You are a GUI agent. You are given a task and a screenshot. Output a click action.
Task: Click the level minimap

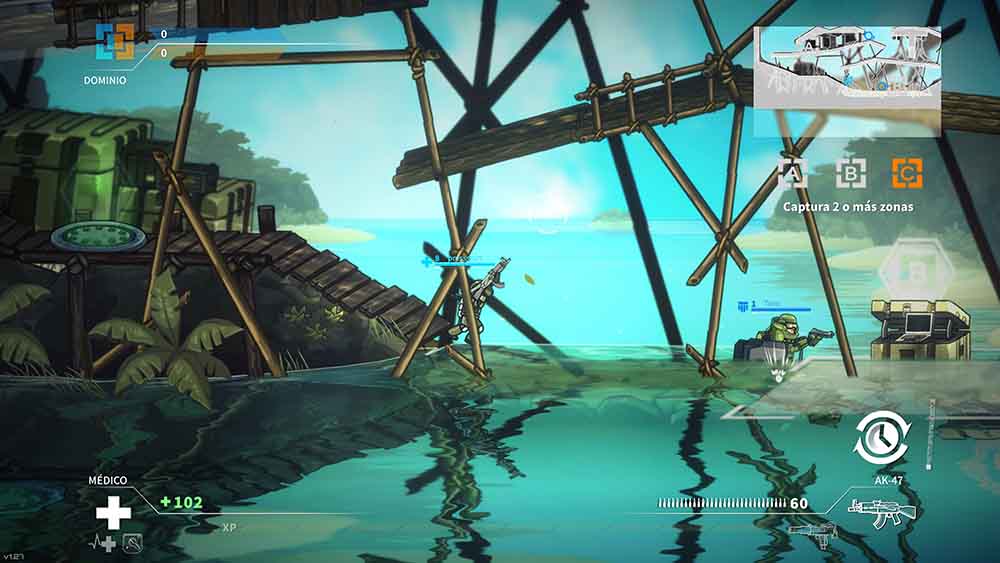[x=846, y=67]
